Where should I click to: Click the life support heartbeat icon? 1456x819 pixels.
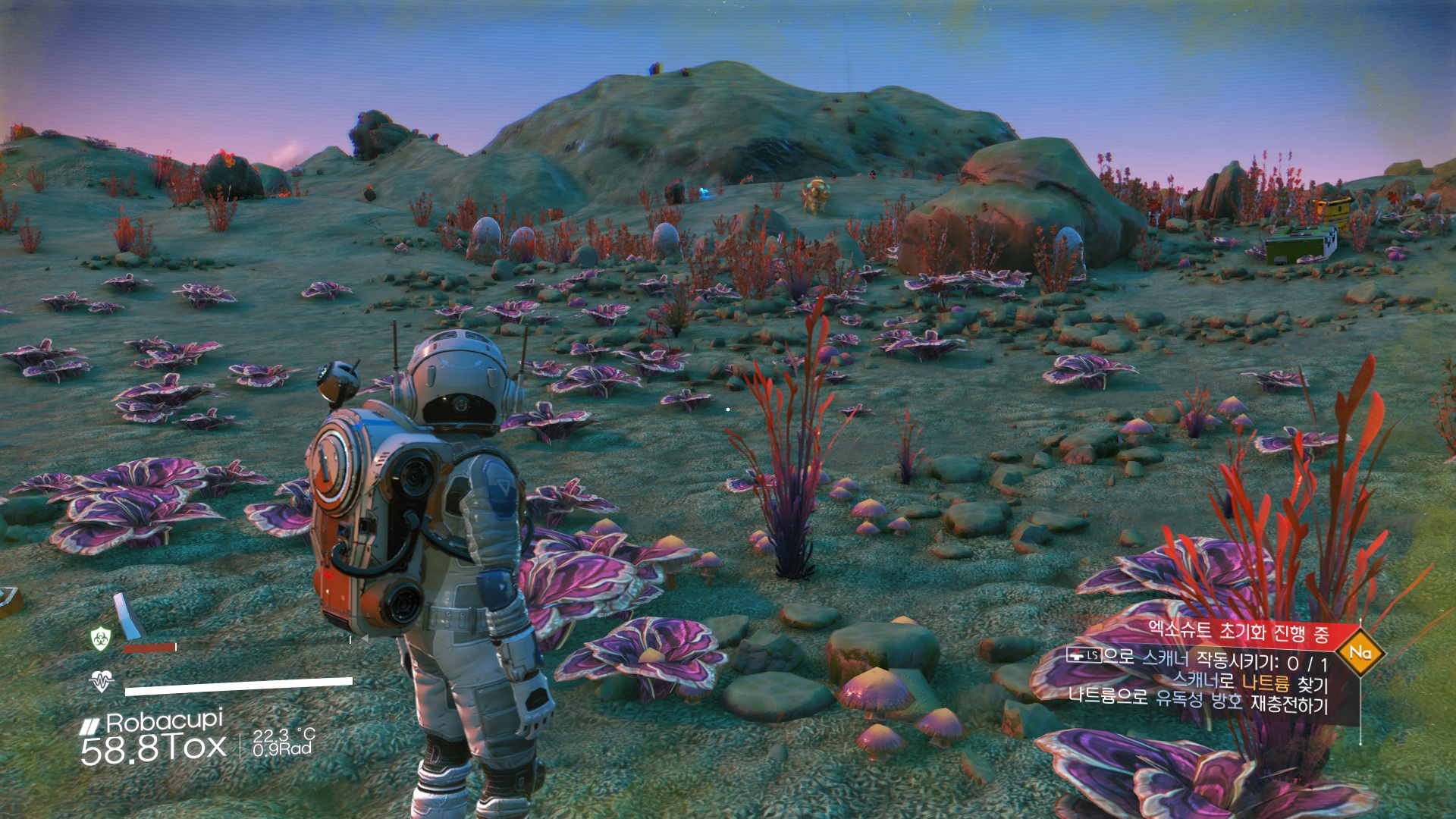(x=101, y=681)
